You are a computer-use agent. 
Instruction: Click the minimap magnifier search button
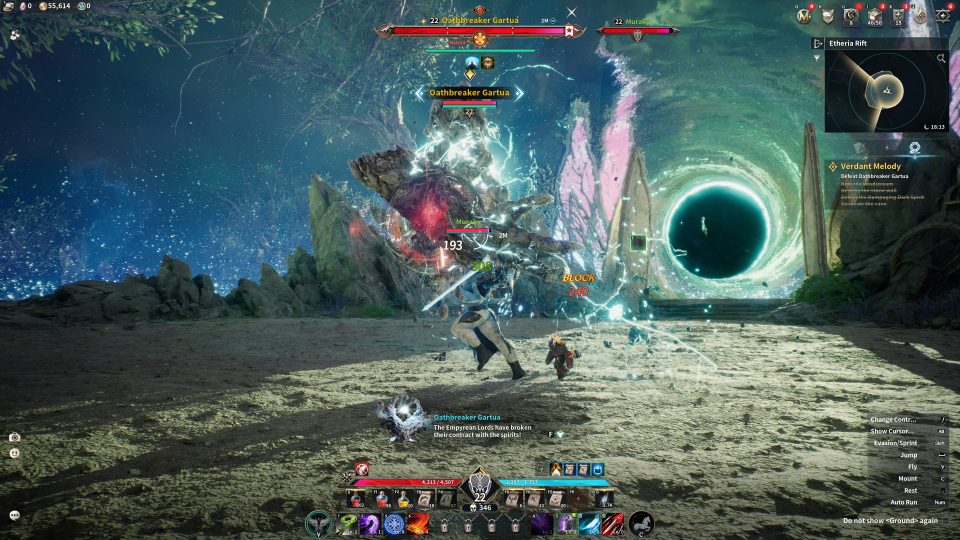click(x=941, y=59)
